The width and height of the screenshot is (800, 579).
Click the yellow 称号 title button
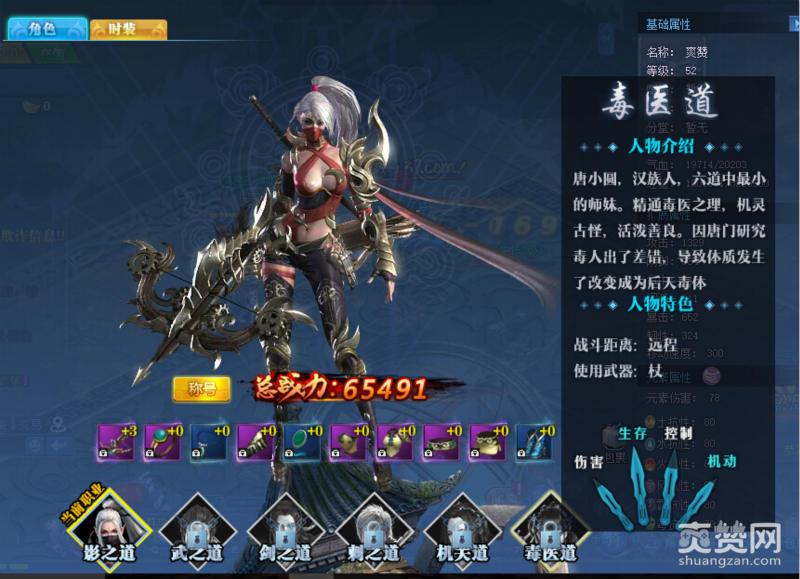(201, 389)
